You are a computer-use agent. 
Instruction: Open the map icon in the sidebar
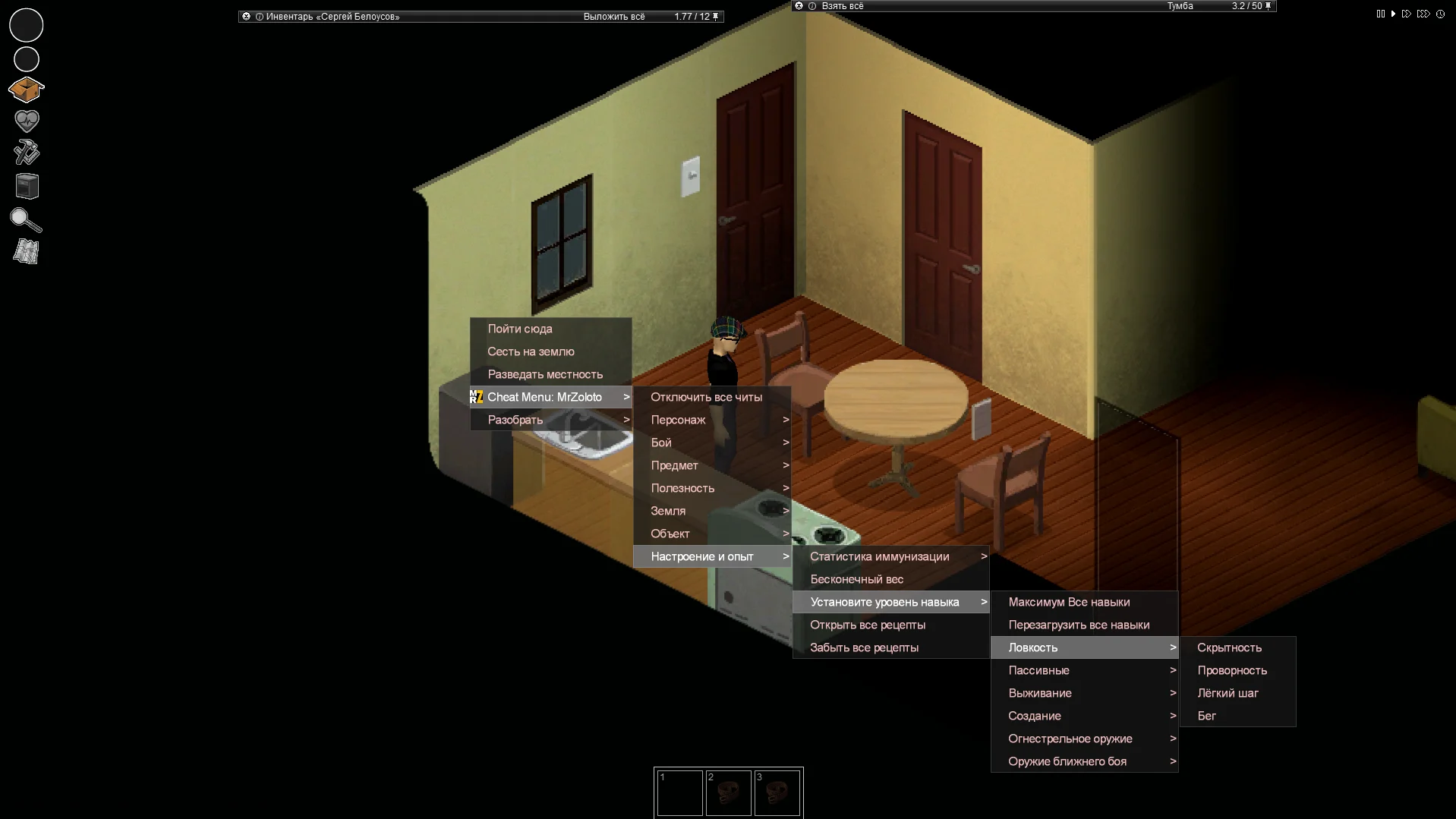tap(27, 251)
